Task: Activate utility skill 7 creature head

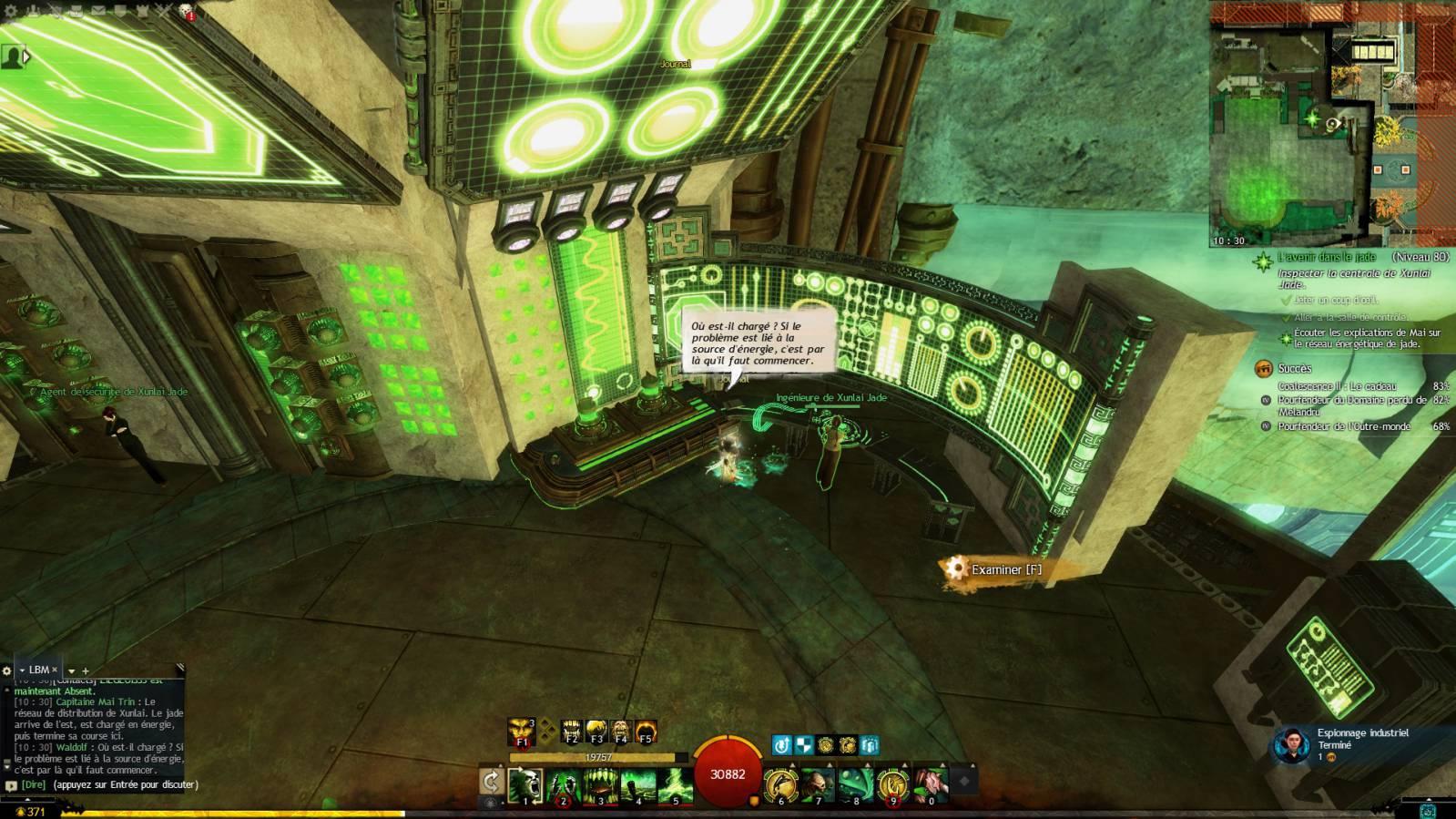Action: (818, 784)
